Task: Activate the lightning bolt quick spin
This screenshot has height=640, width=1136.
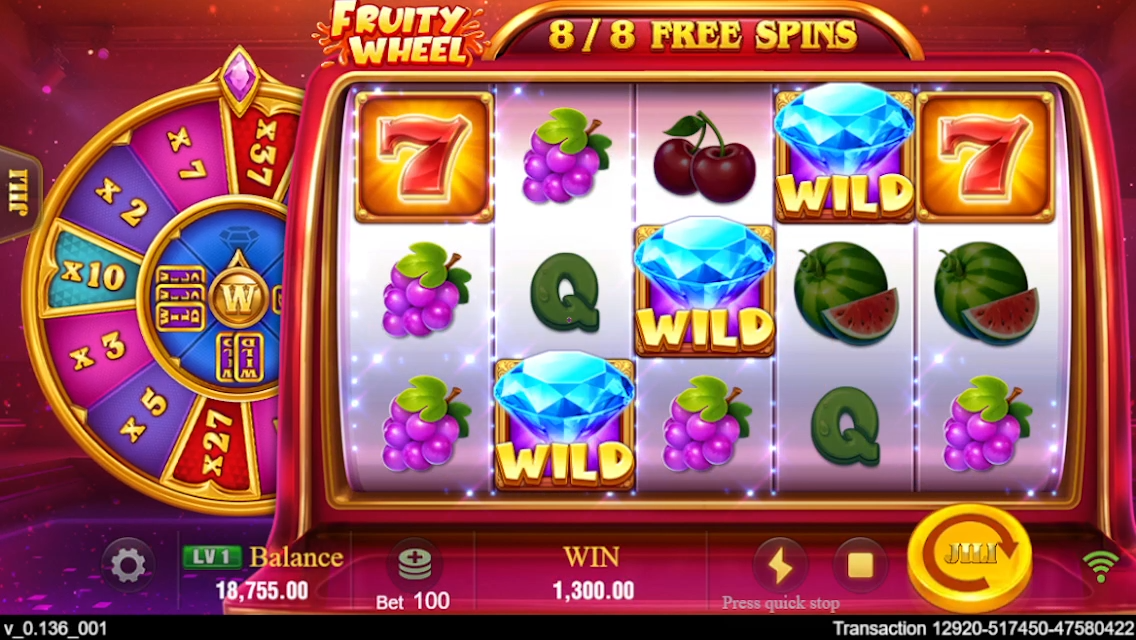Action: coord(779,566)
